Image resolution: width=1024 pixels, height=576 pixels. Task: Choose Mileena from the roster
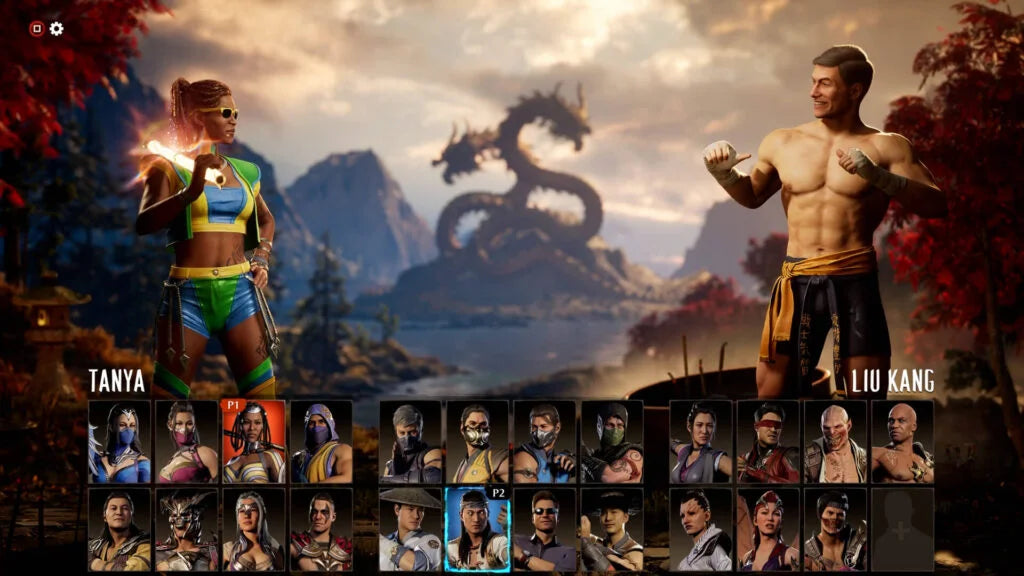coord(186,442)
